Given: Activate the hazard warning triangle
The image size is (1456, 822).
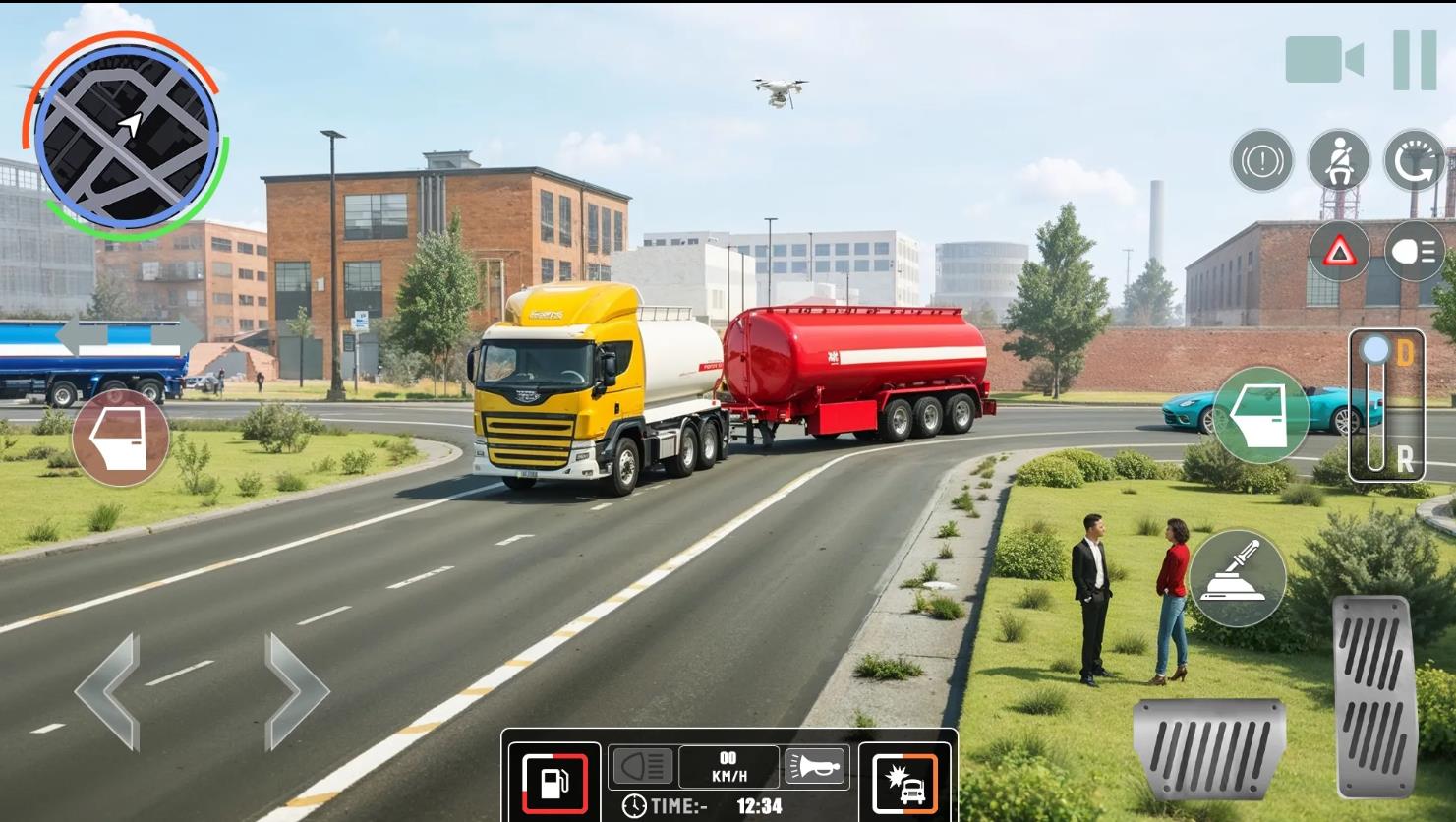Looking at the screenshot, I should (x=1338, y=252).
